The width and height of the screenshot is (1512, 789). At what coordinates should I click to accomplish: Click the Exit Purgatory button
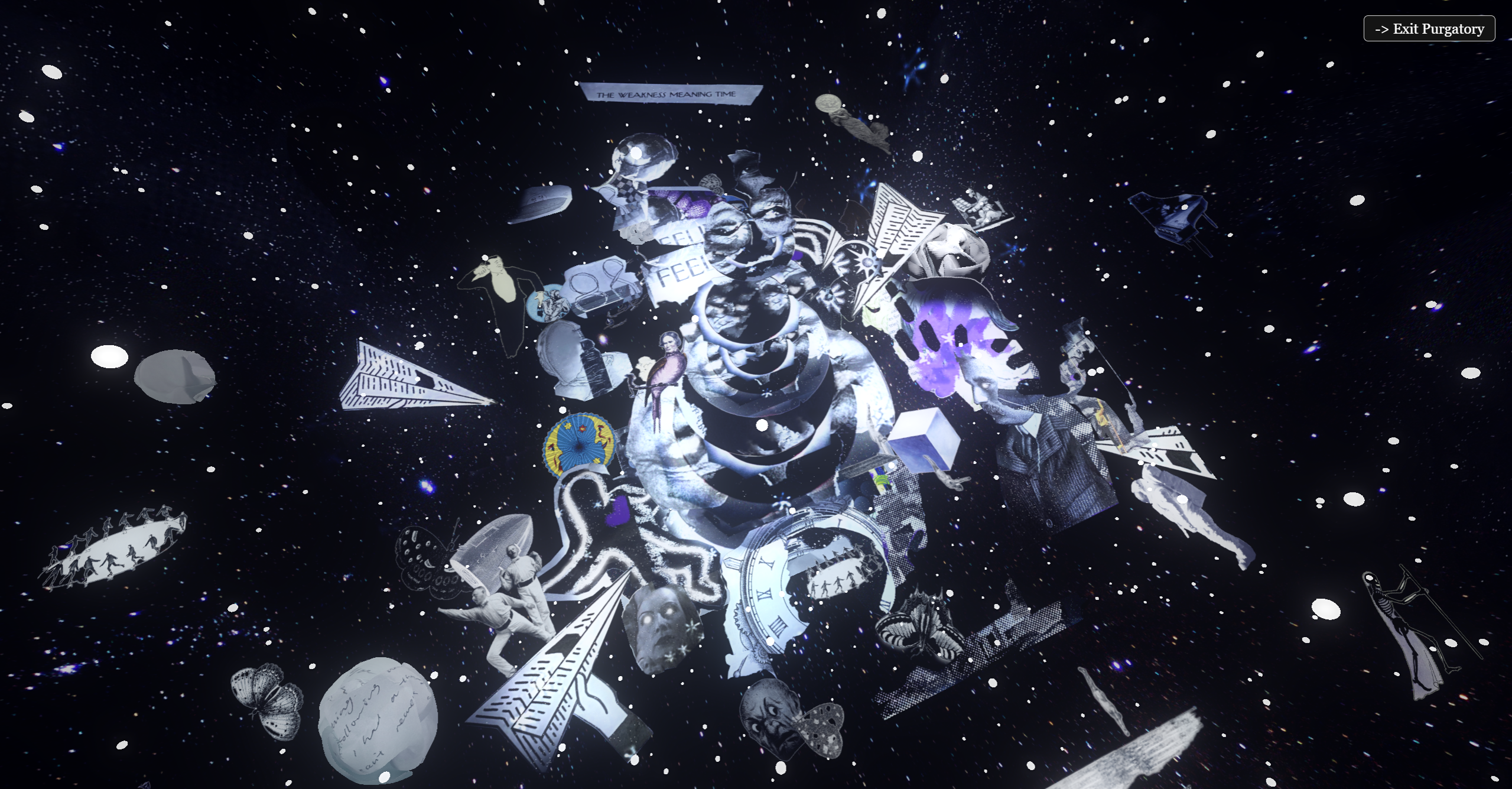1429,29
